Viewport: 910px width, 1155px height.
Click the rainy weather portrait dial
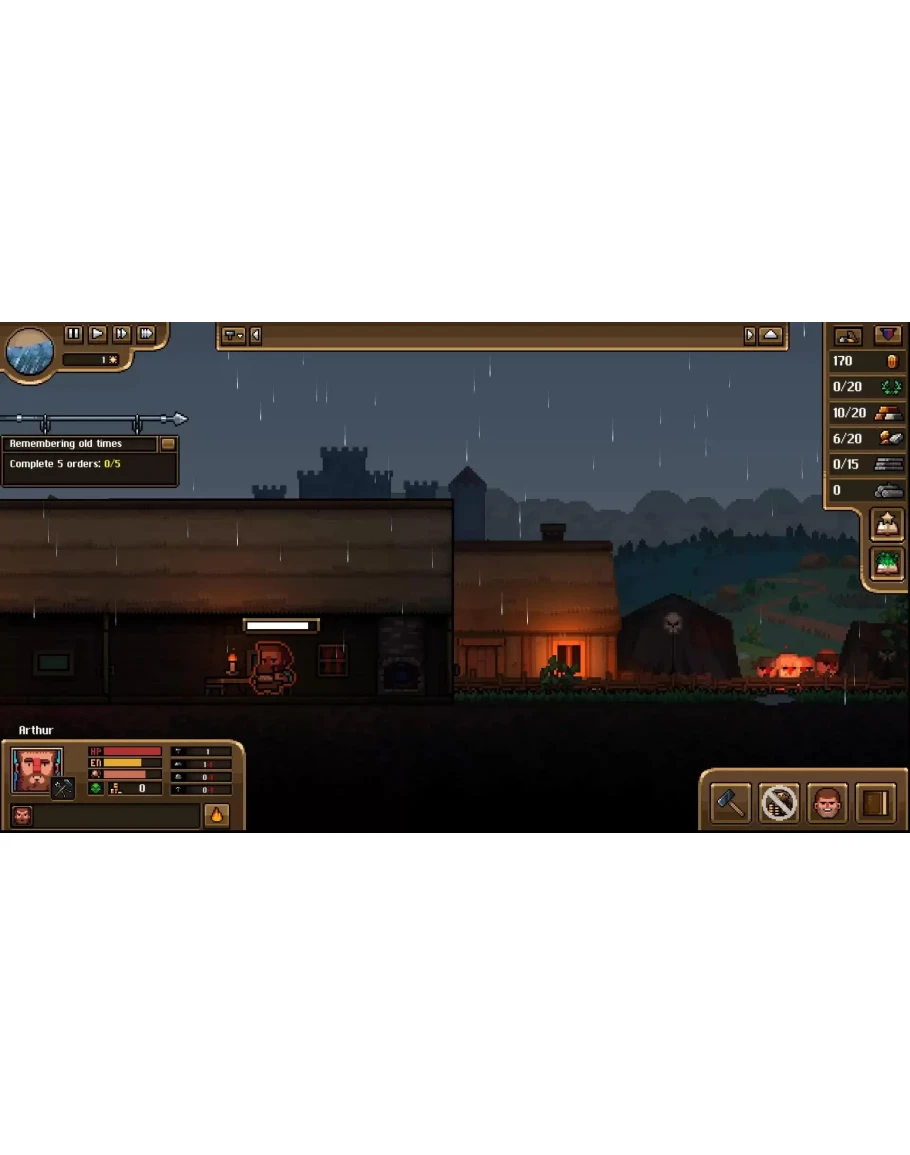coord(30,351)
